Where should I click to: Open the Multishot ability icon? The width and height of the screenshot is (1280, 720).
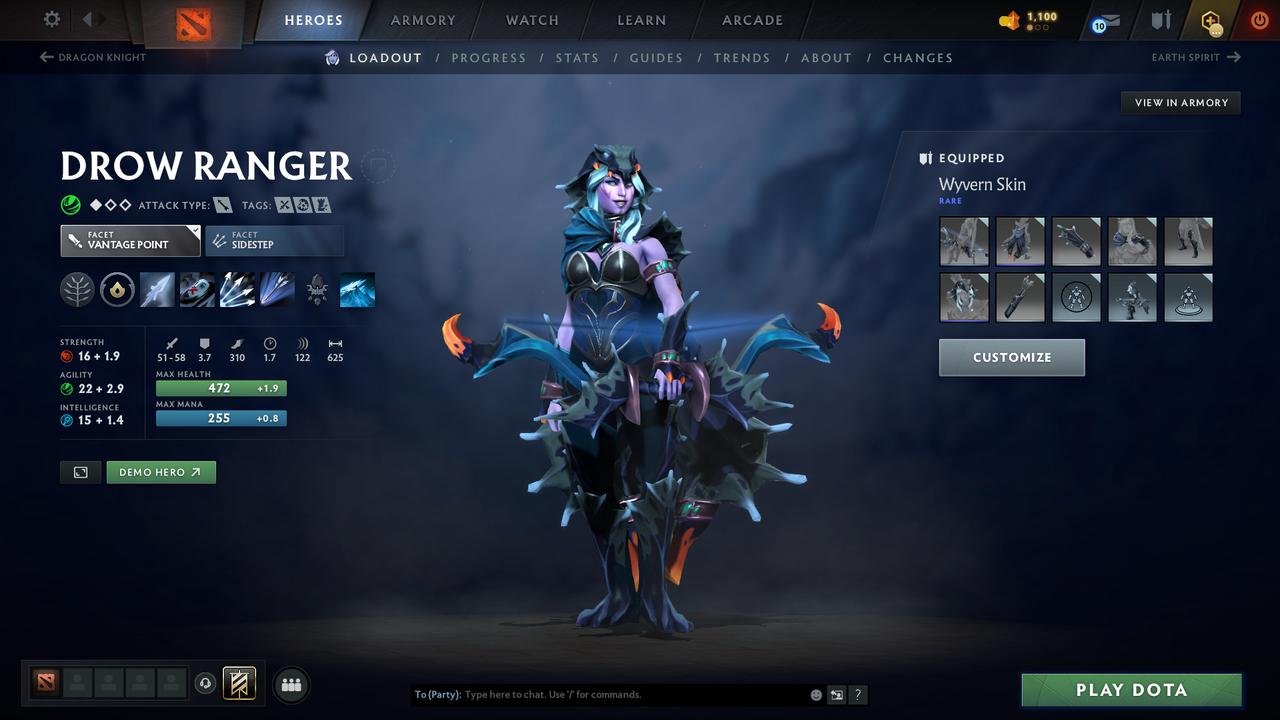click(237, 289)
